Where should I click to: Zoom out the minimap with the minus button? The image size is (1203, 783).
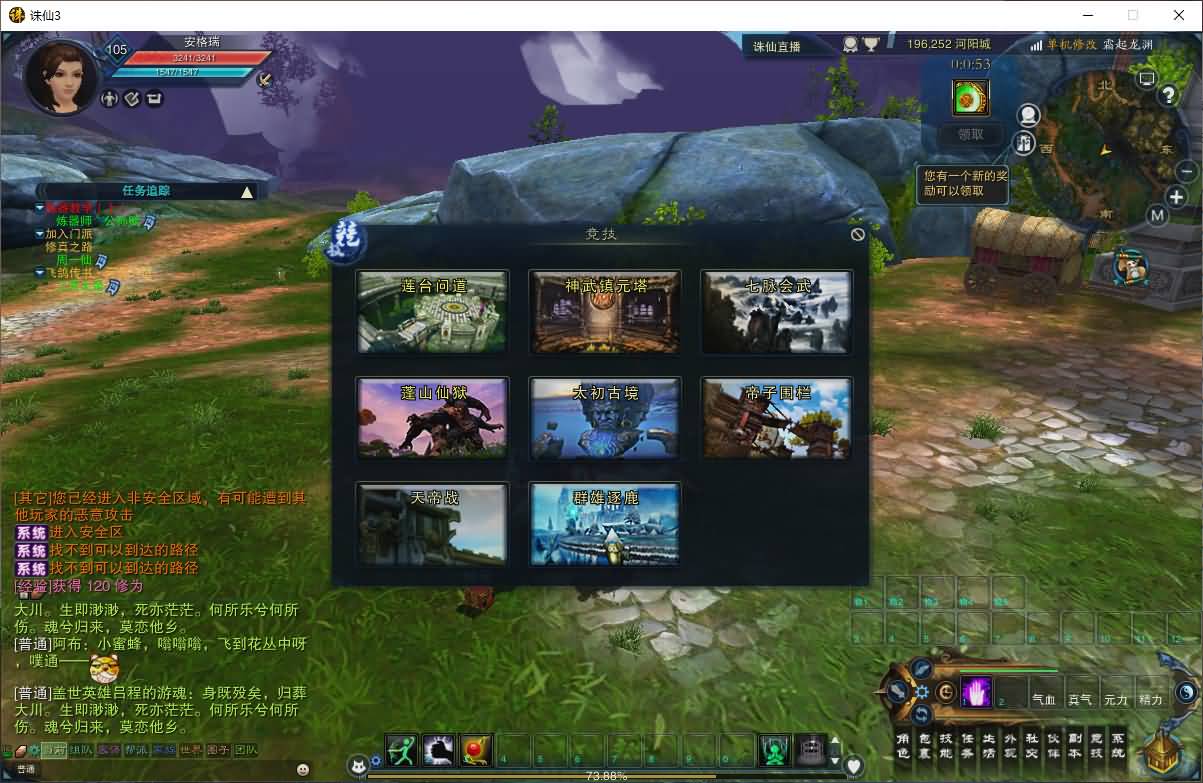pyautogui.click(x=1186, y=171)
